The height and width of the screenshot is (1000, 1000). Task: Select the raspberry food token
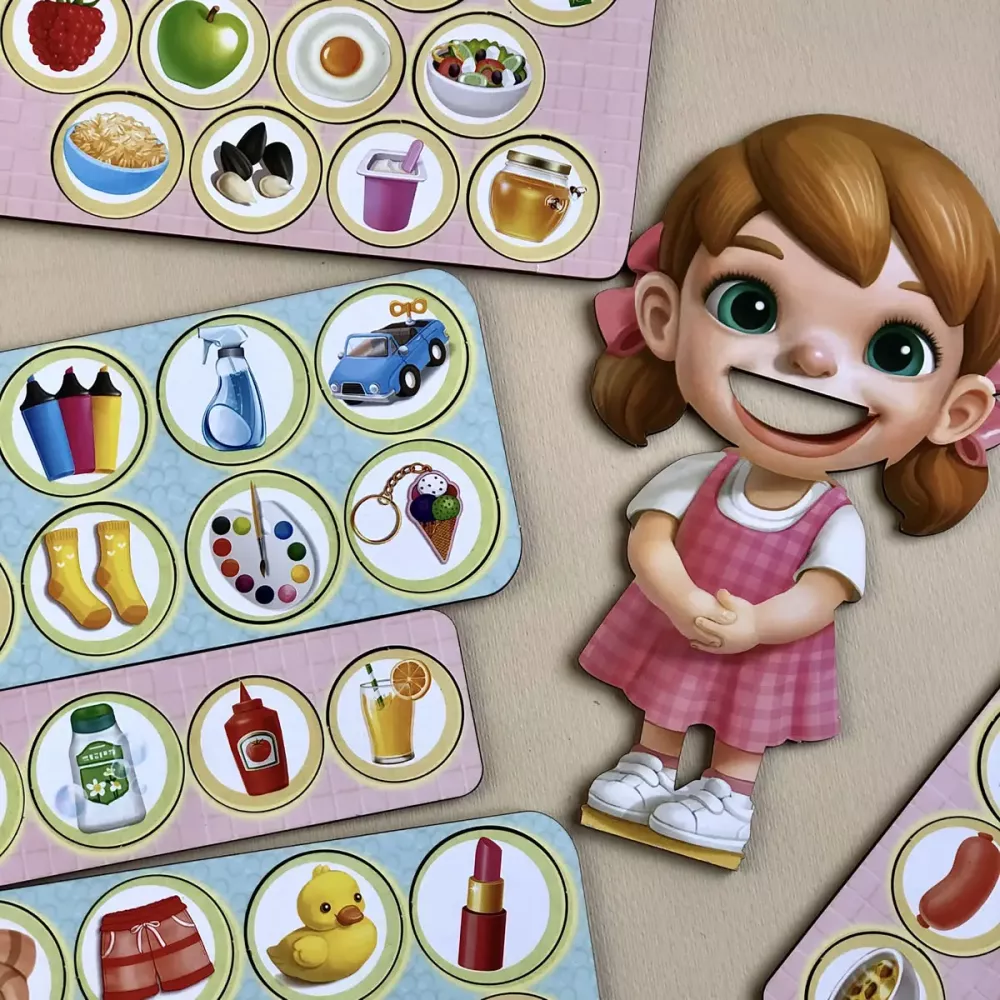pos(65,32)
